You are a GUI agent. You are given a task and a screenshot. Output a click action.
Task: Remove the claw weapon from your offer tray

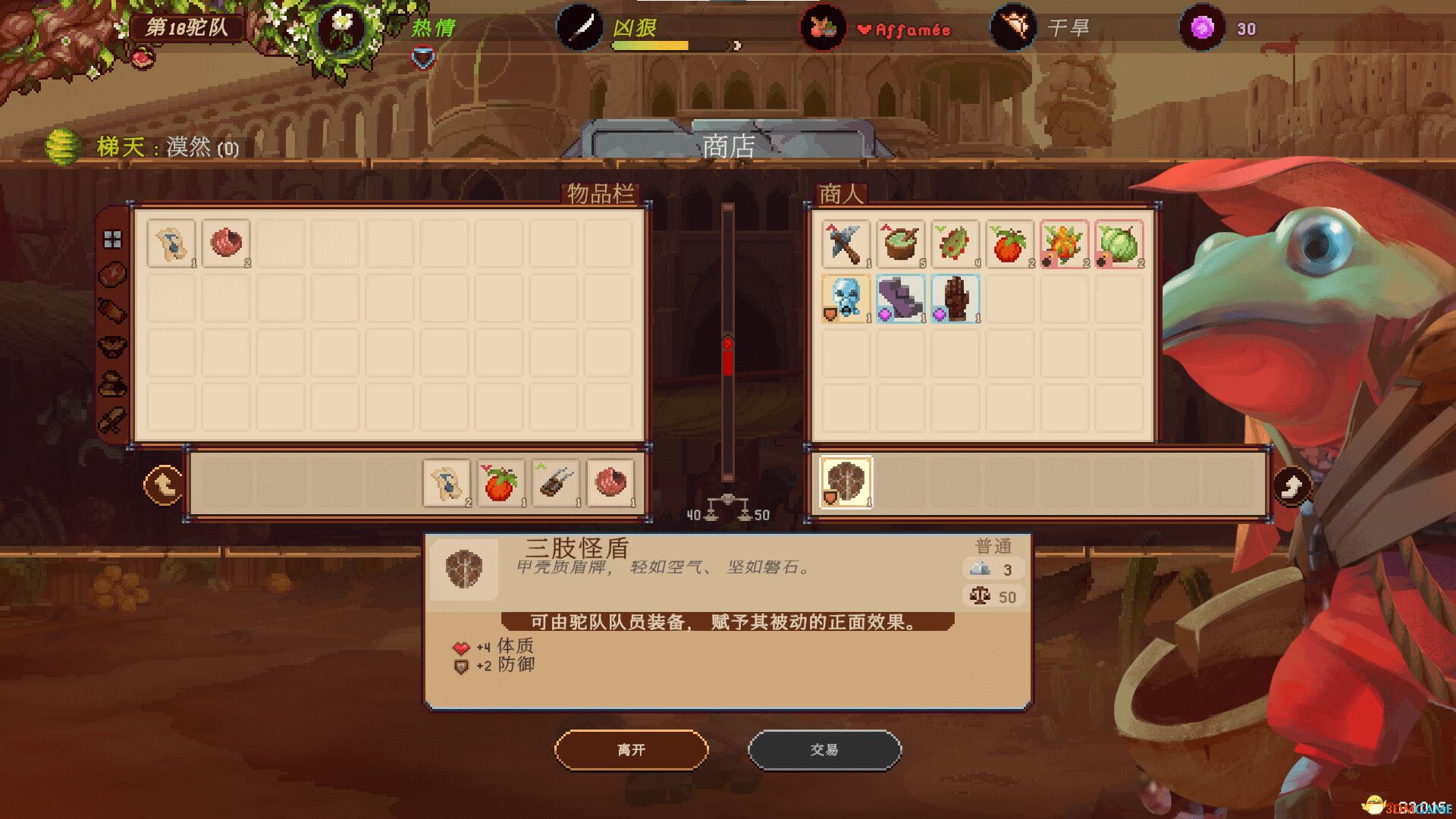click(556, 482)
